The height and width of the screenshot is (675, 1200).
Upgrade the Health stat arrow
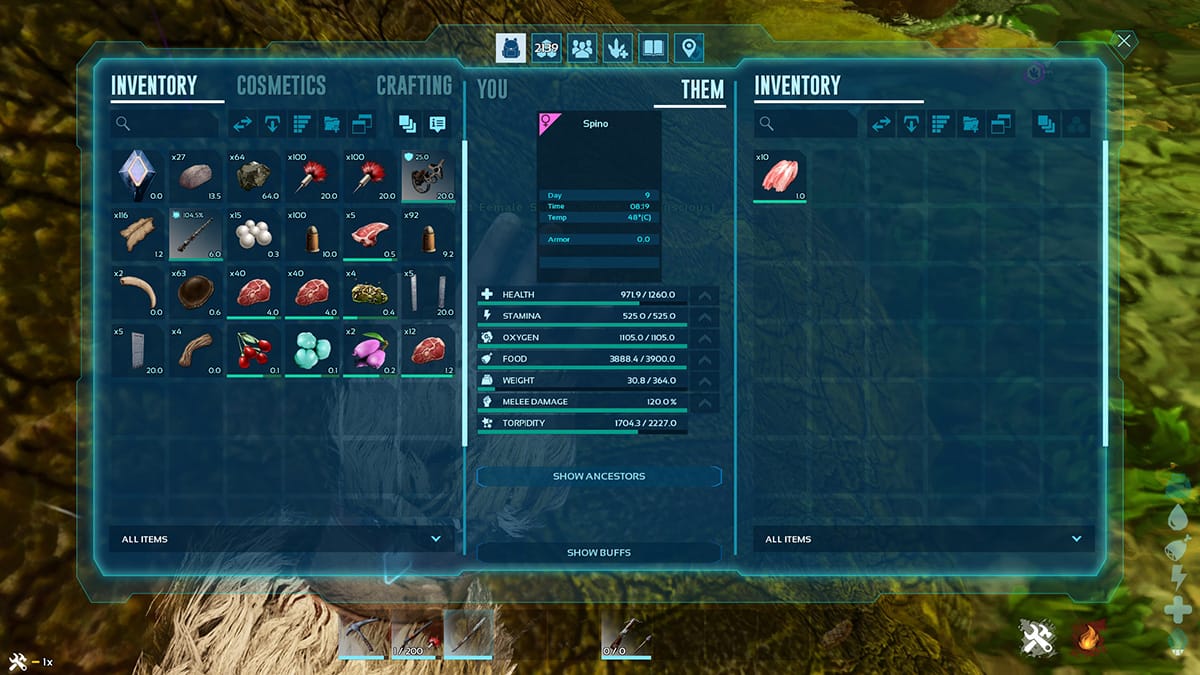click(x=704, y=295)
